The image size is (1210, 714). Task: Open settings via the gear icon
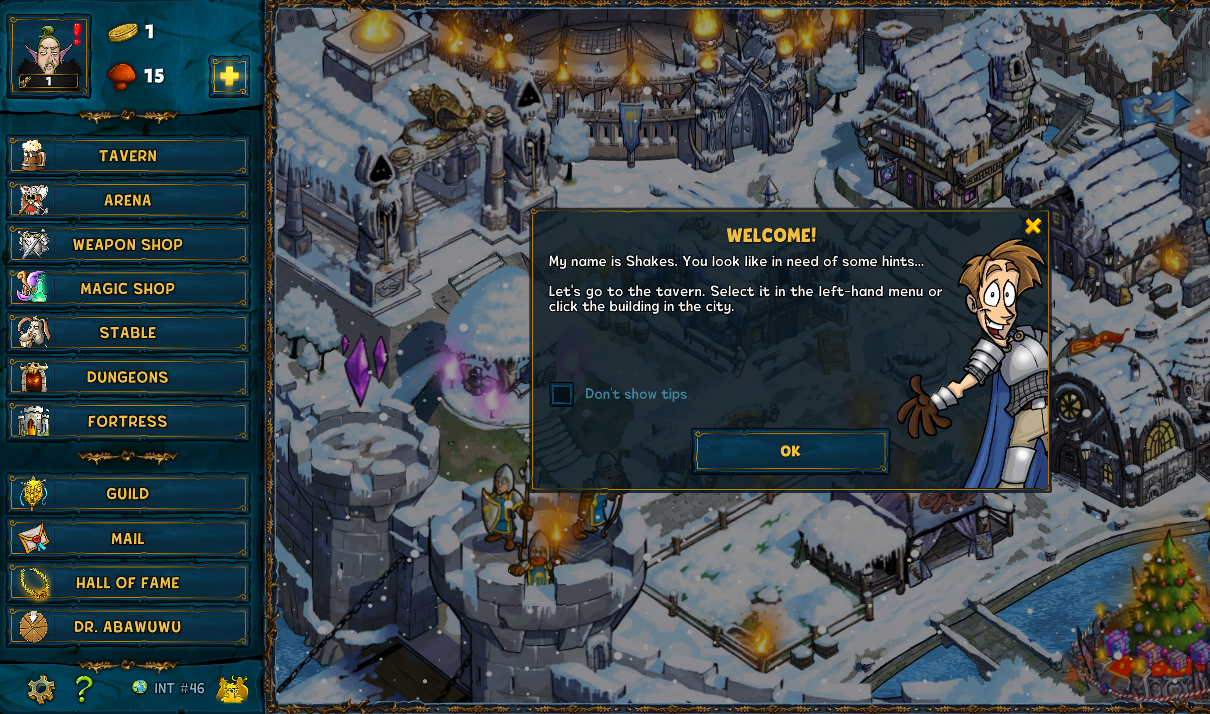pyautogui.click(x=41, y=689)
